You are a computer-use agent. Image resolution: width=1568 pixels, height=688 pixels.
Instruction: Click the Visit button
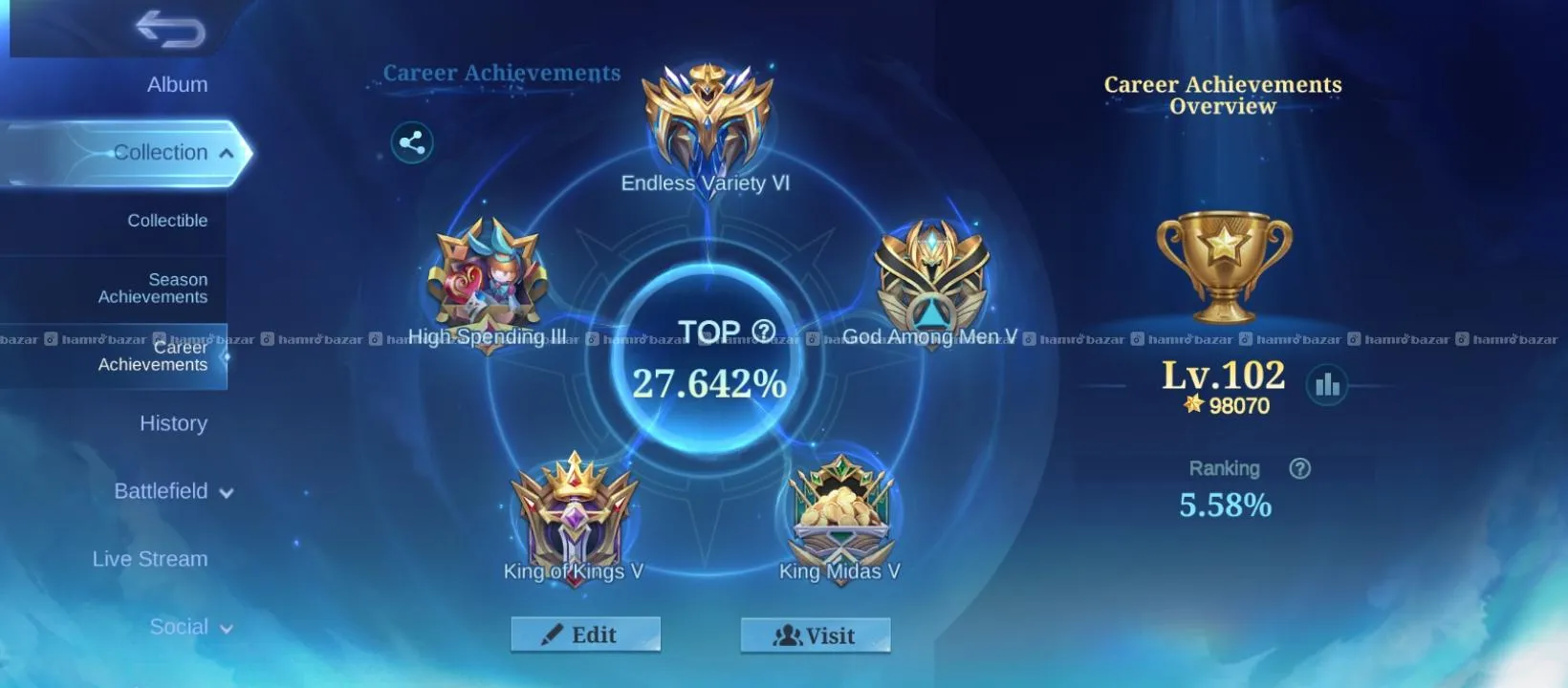[x=816, y=635]
